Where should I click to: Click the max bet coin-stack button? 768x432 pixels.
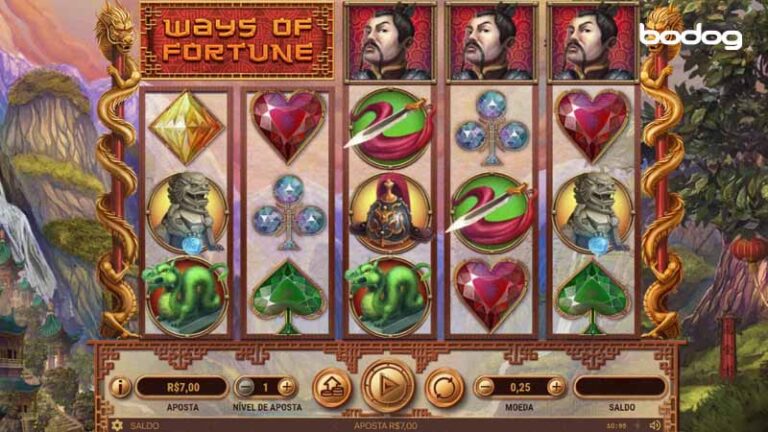coord(331,387)
